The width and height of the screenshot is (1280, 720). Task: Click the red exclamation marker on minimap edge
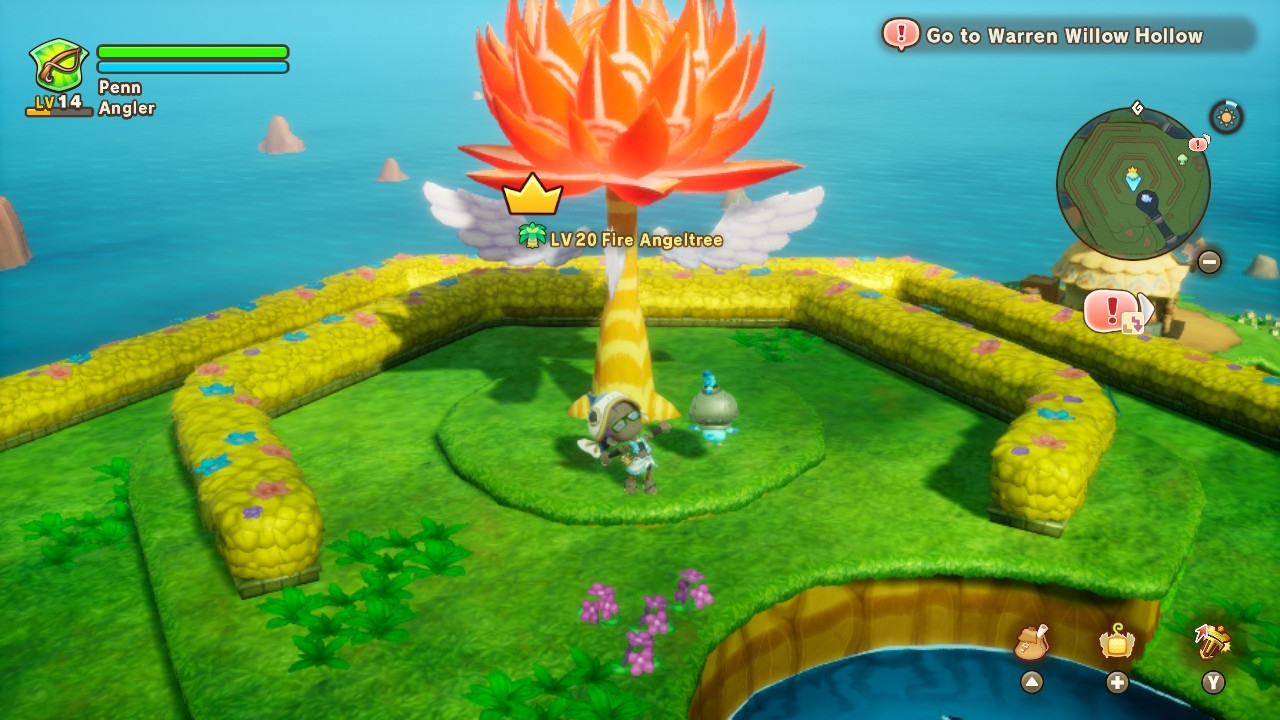1197,145
